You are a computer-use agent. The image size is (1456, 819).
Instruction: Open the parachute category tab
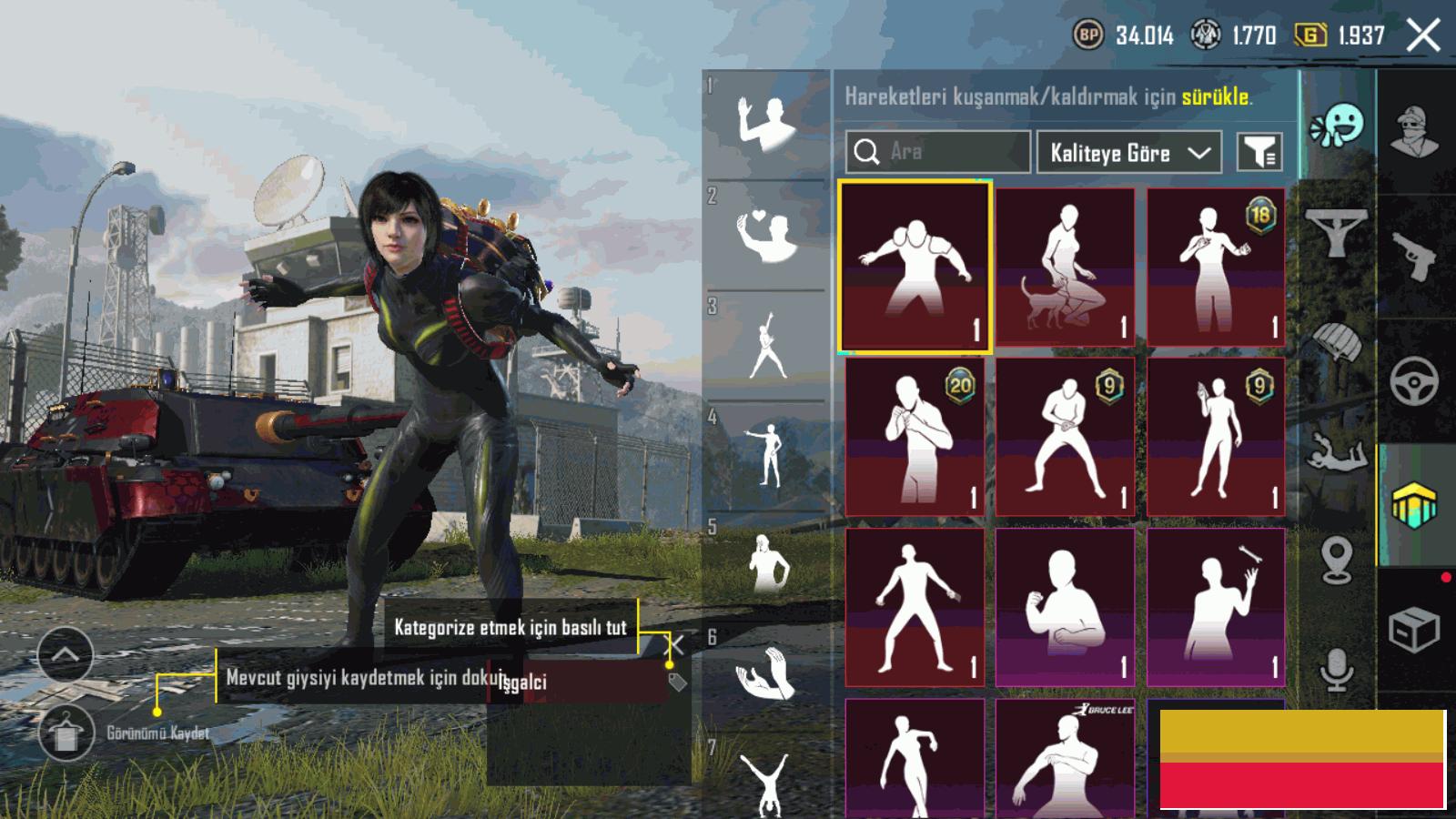coord(1336,343)
